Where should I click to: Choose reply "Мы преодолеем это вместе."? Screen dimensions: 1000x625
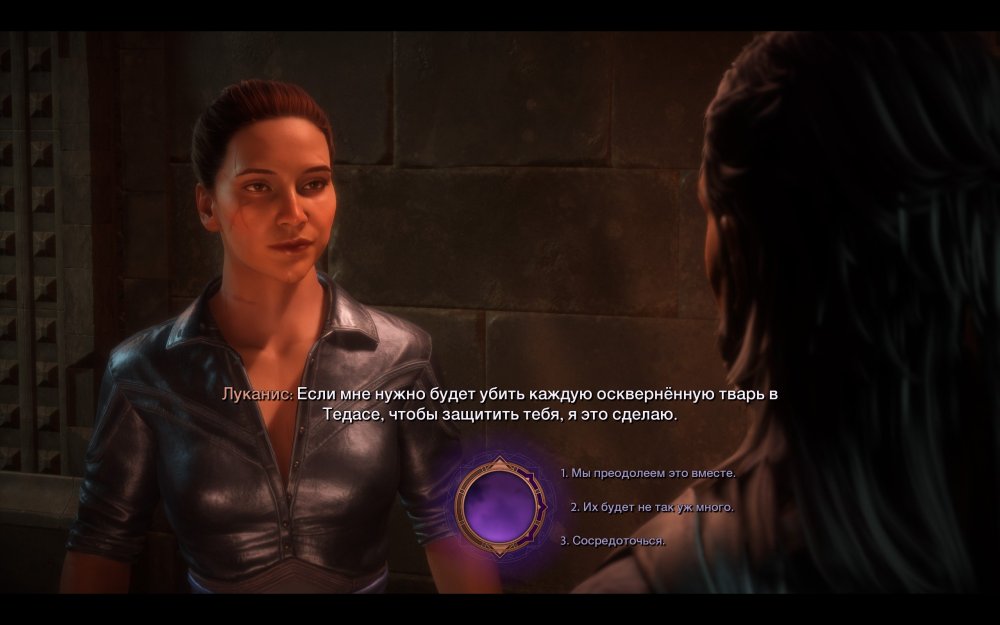648,473
